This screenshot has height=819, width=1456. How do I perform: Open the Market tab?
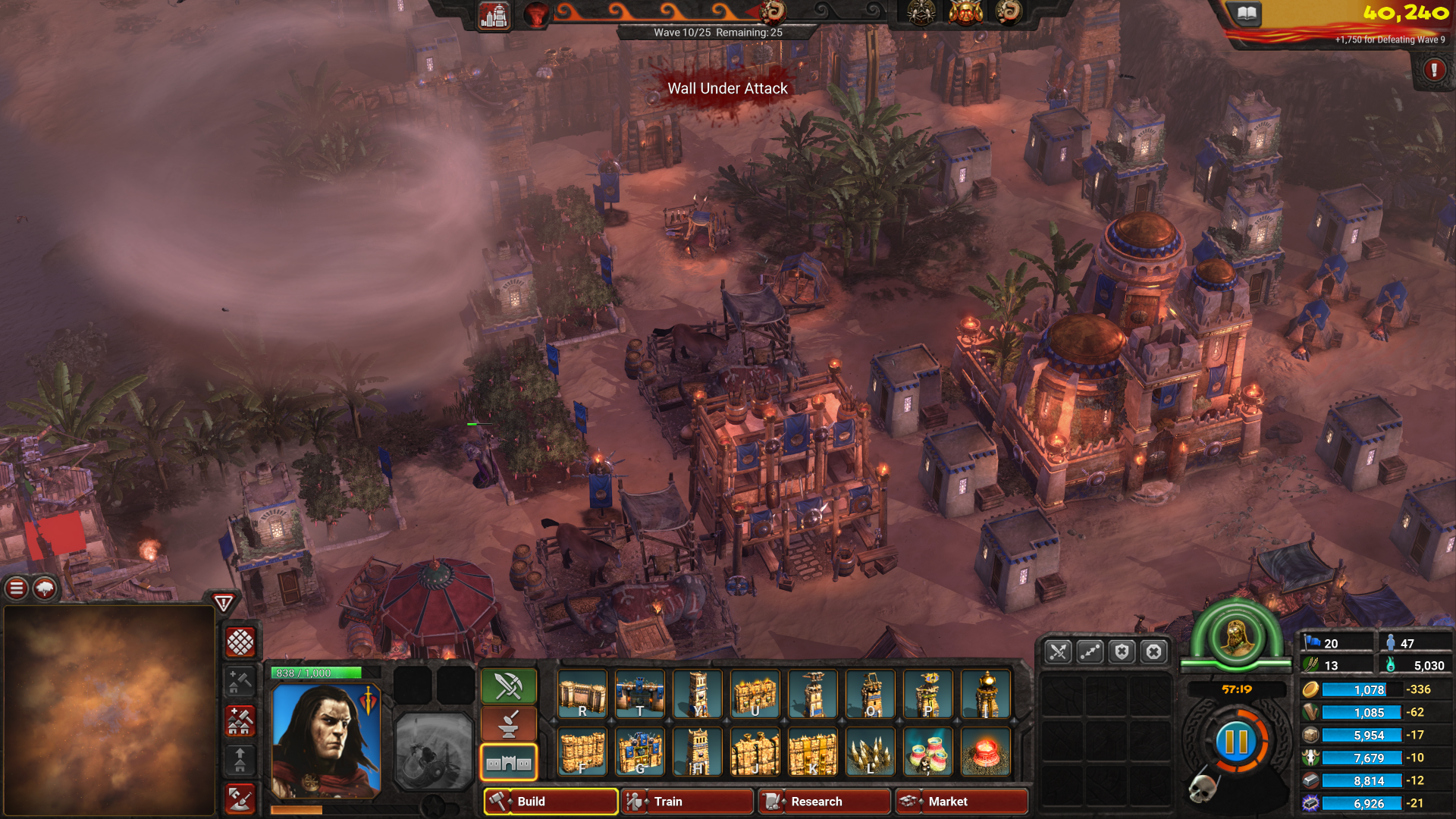click(962, 802)
